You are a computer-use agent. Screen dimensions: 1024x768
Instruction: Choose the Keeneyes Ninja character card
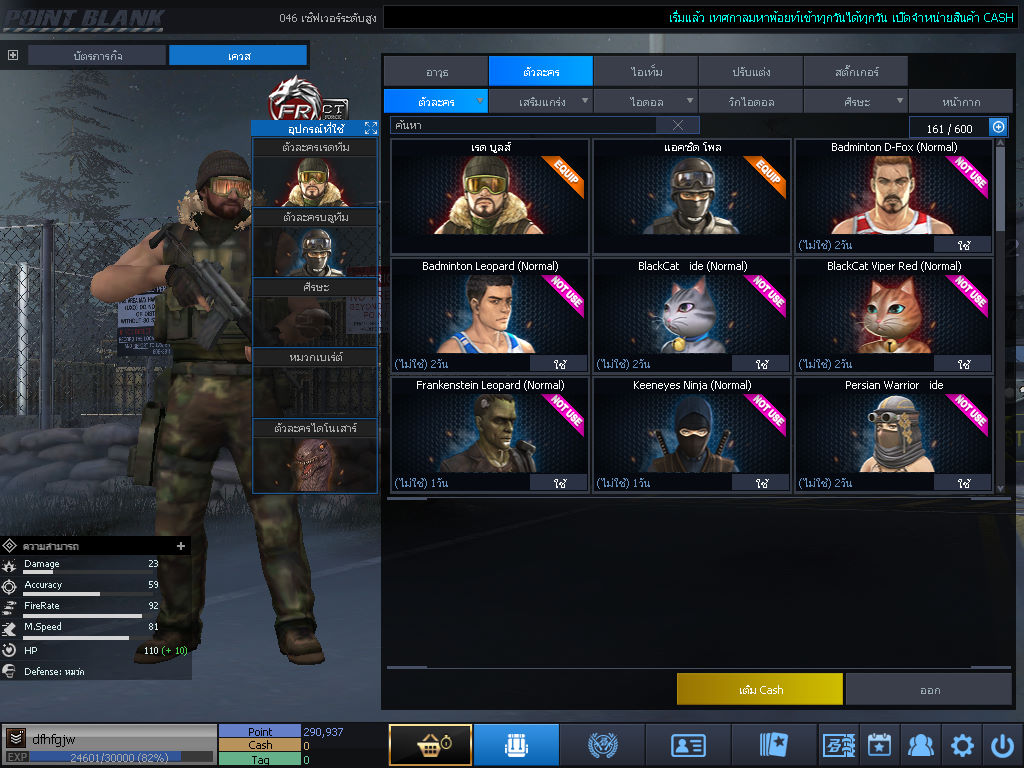(691, 433)
